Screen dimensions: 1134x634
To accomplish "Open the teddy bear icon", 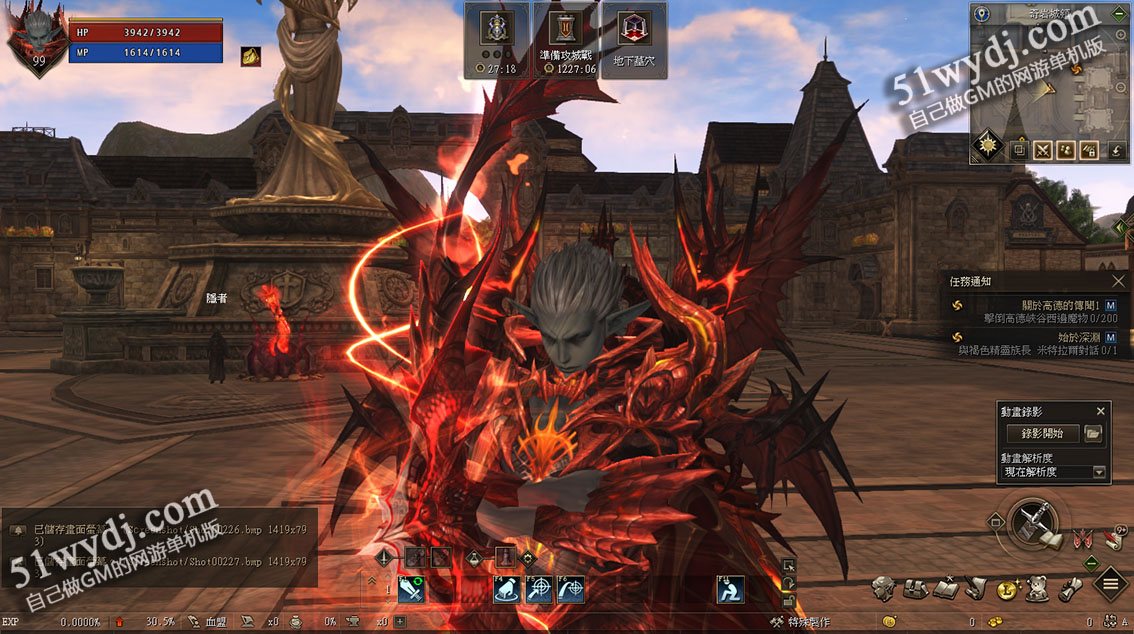I will click(1039, 588).
